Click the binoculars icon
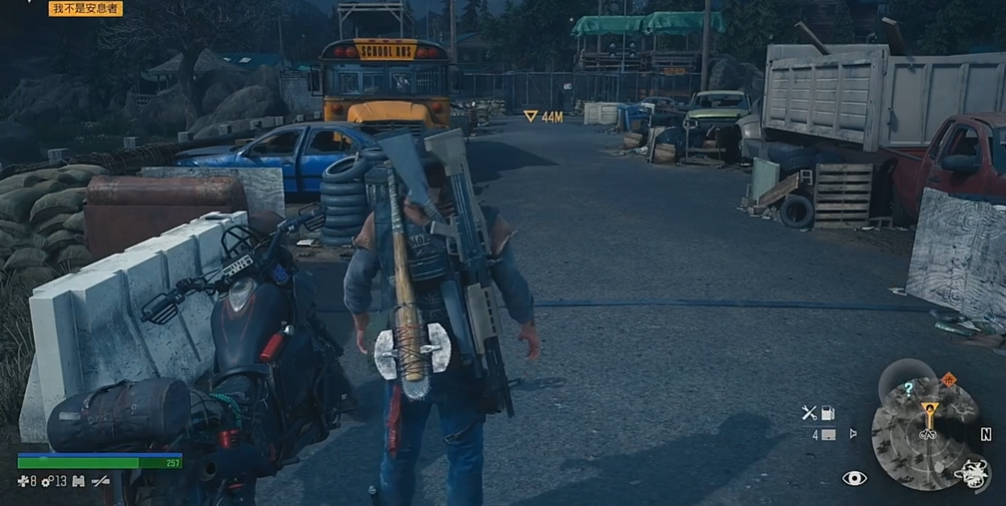The image size is (1006, 506). pos(78,482)
